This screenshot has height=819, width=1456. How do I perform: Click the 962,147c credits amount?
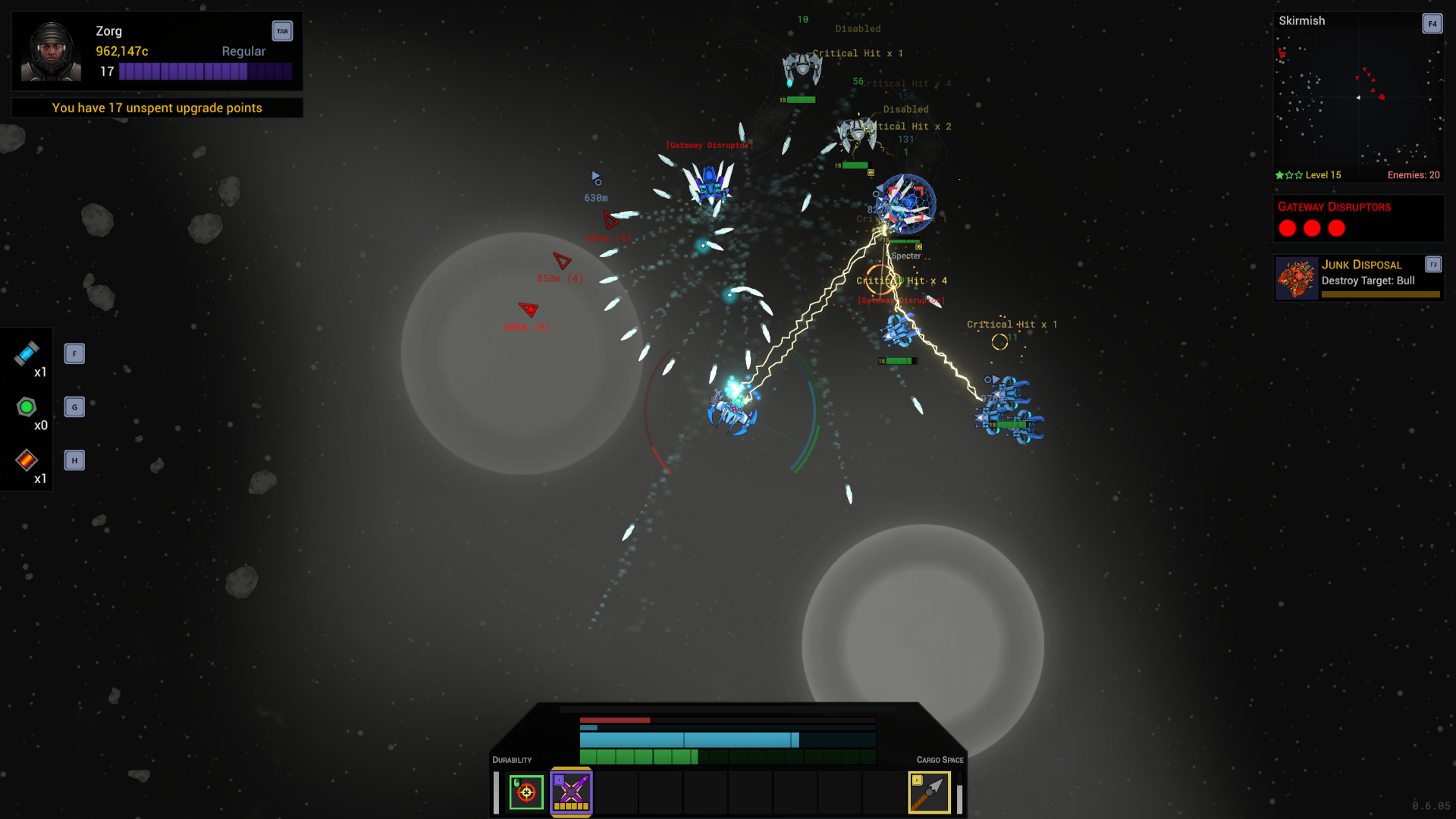121,51
